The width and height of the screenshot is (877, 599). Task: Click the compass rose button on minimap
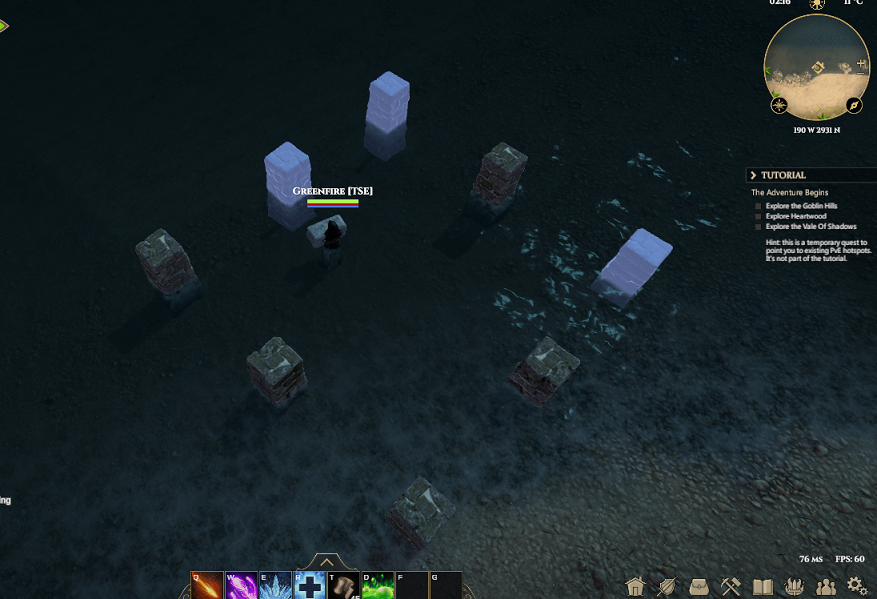[x=779, y=105]
